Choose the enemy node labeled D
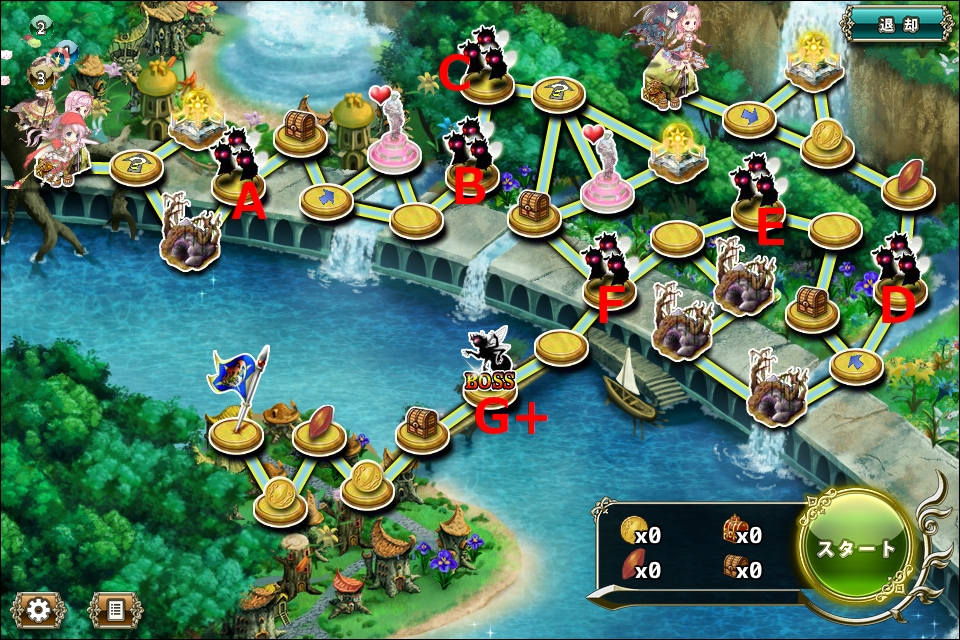960x640 pixels. coord(899,272)
